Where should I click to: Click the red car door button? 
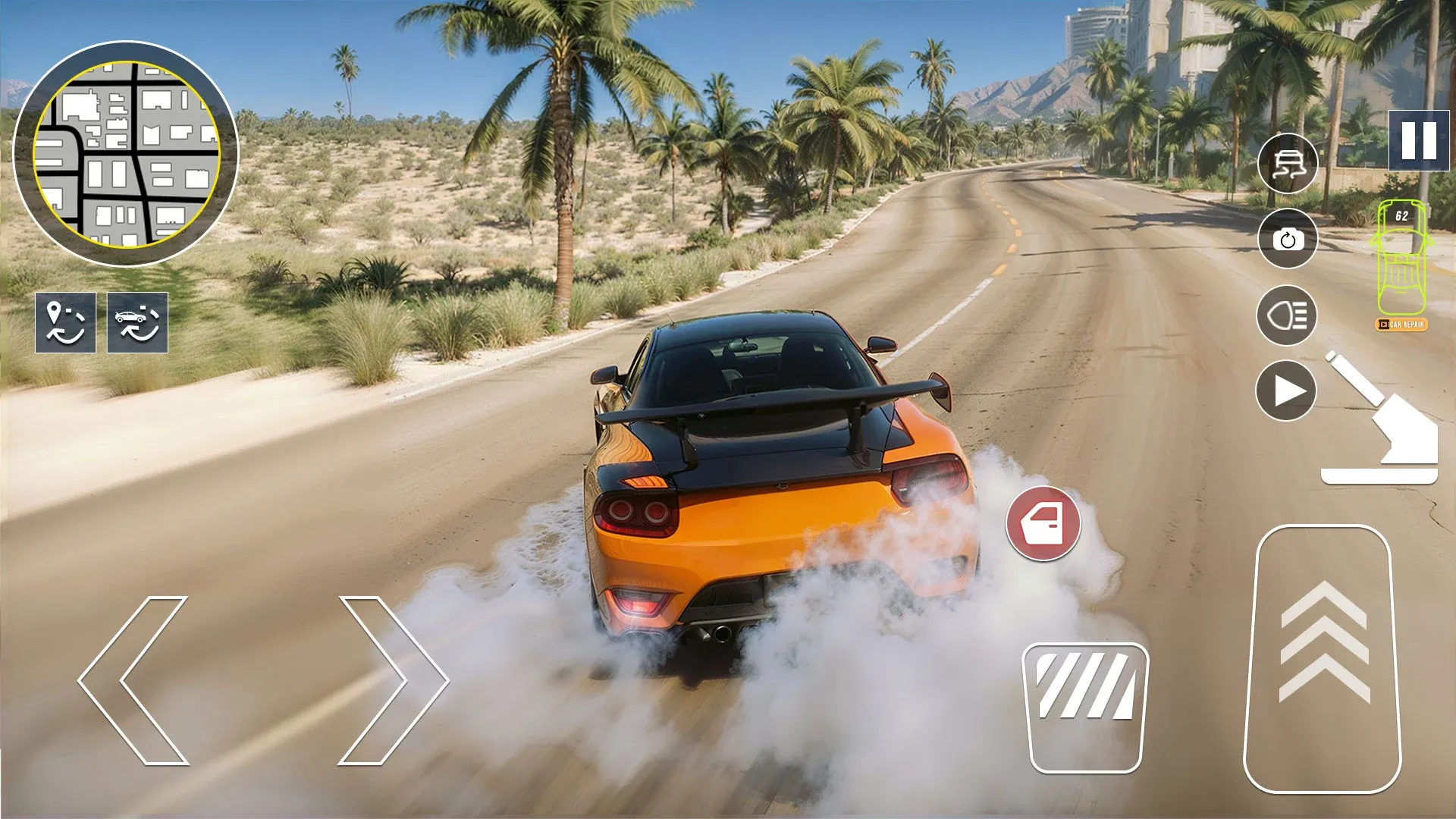(1043, 523)
